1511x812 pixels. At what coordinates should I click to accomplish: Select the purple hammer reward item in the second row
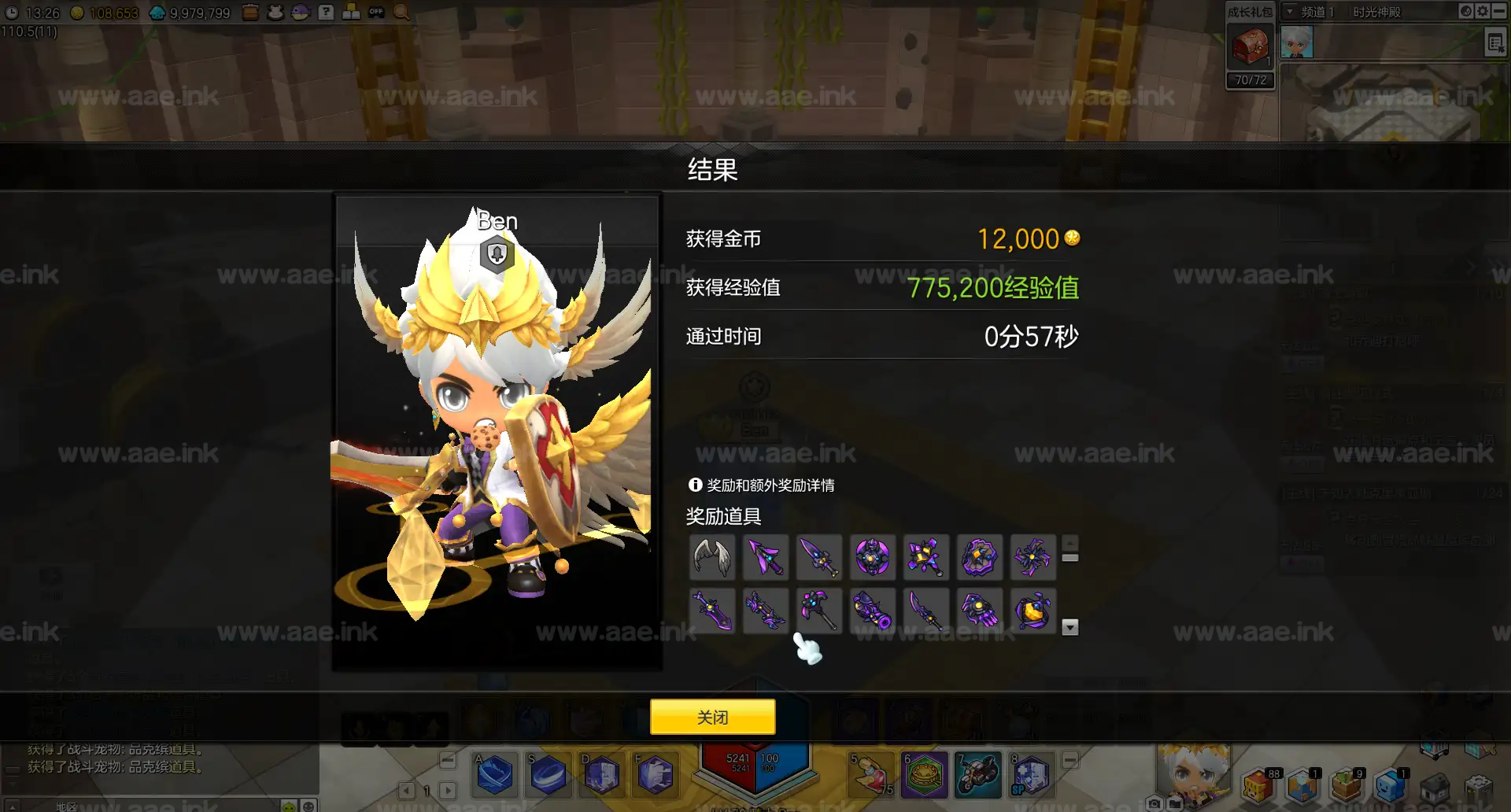818,611
